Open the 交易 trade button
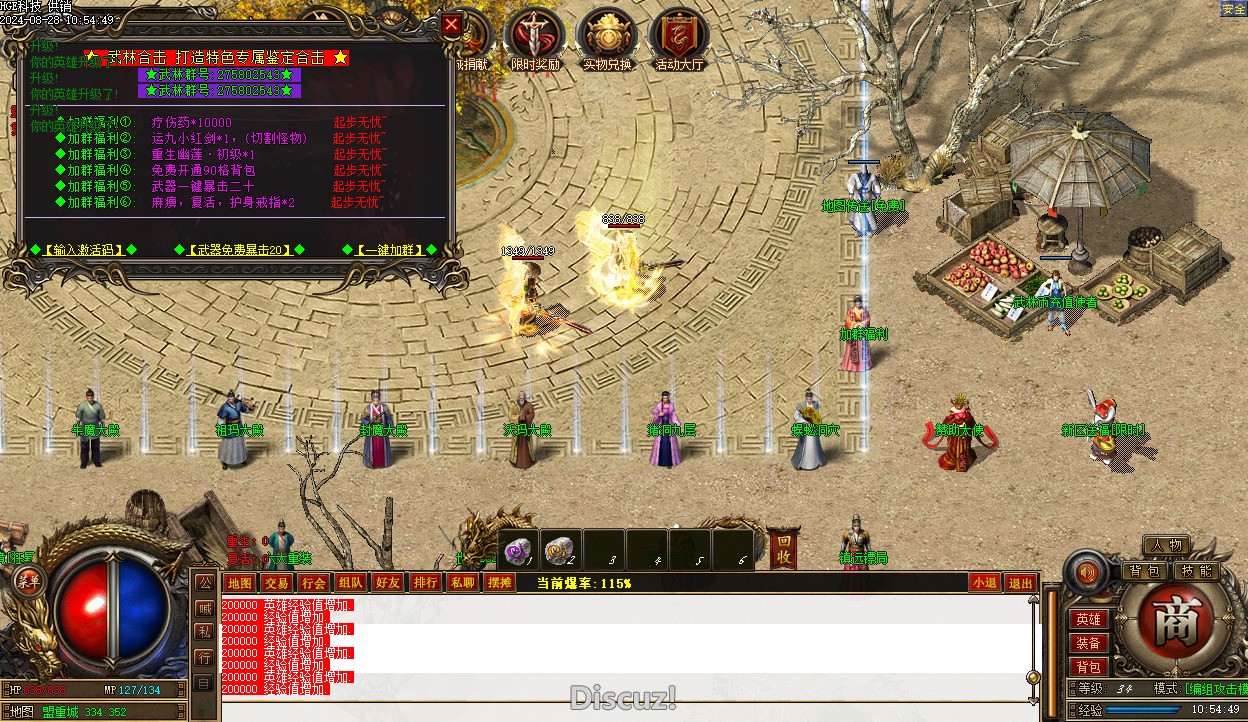 coord(276,583)
